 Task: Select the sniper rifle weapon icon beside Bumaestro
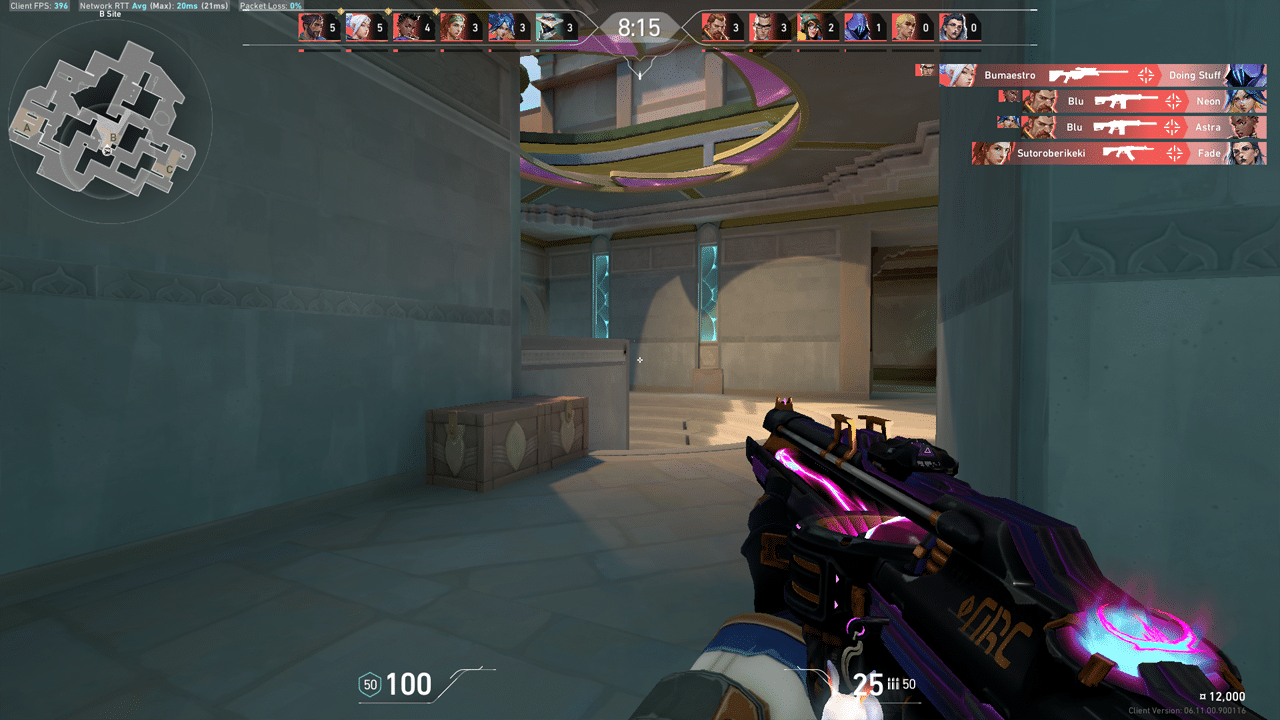pos(1089,74)
